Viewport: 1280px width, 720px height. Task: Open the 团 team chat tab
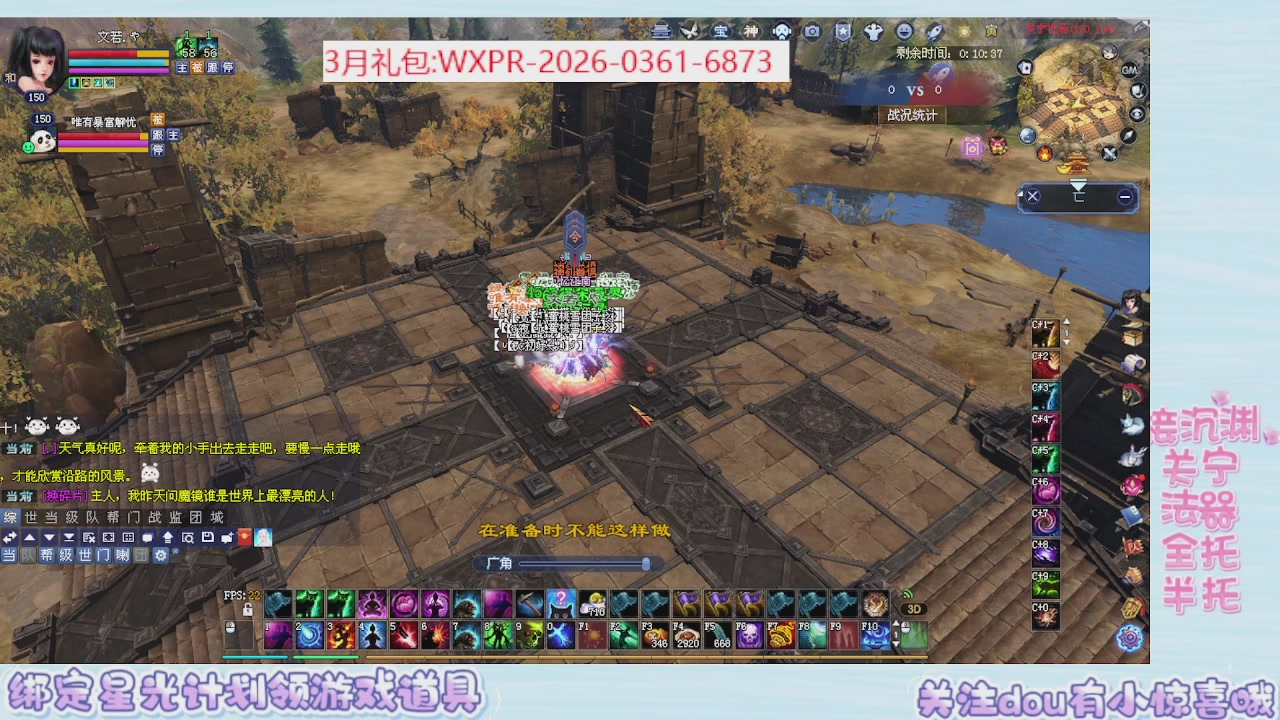pos(196,517)
